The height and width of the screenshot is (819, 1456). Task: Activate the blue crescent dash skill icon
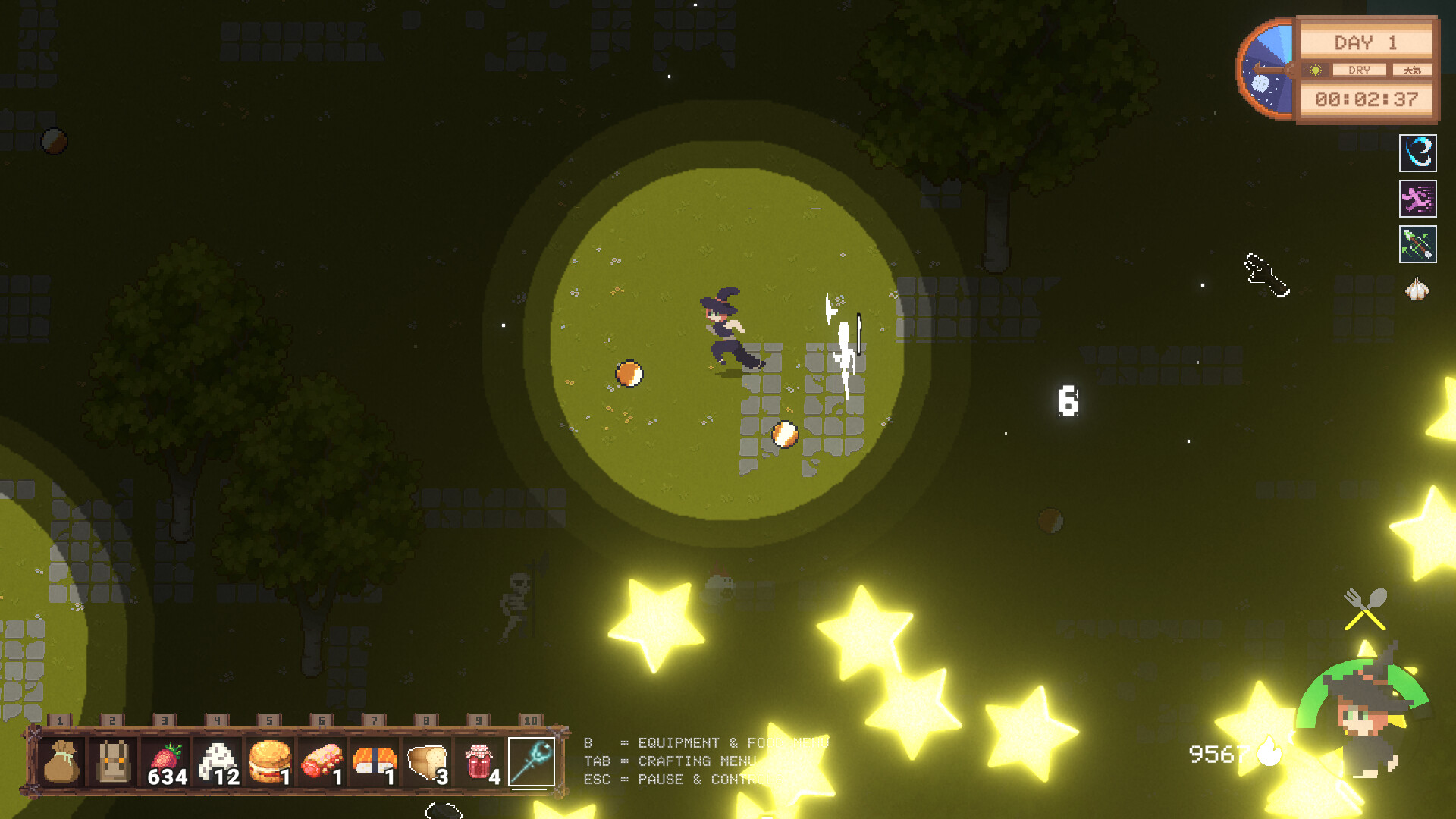[x=1417, y=154]
